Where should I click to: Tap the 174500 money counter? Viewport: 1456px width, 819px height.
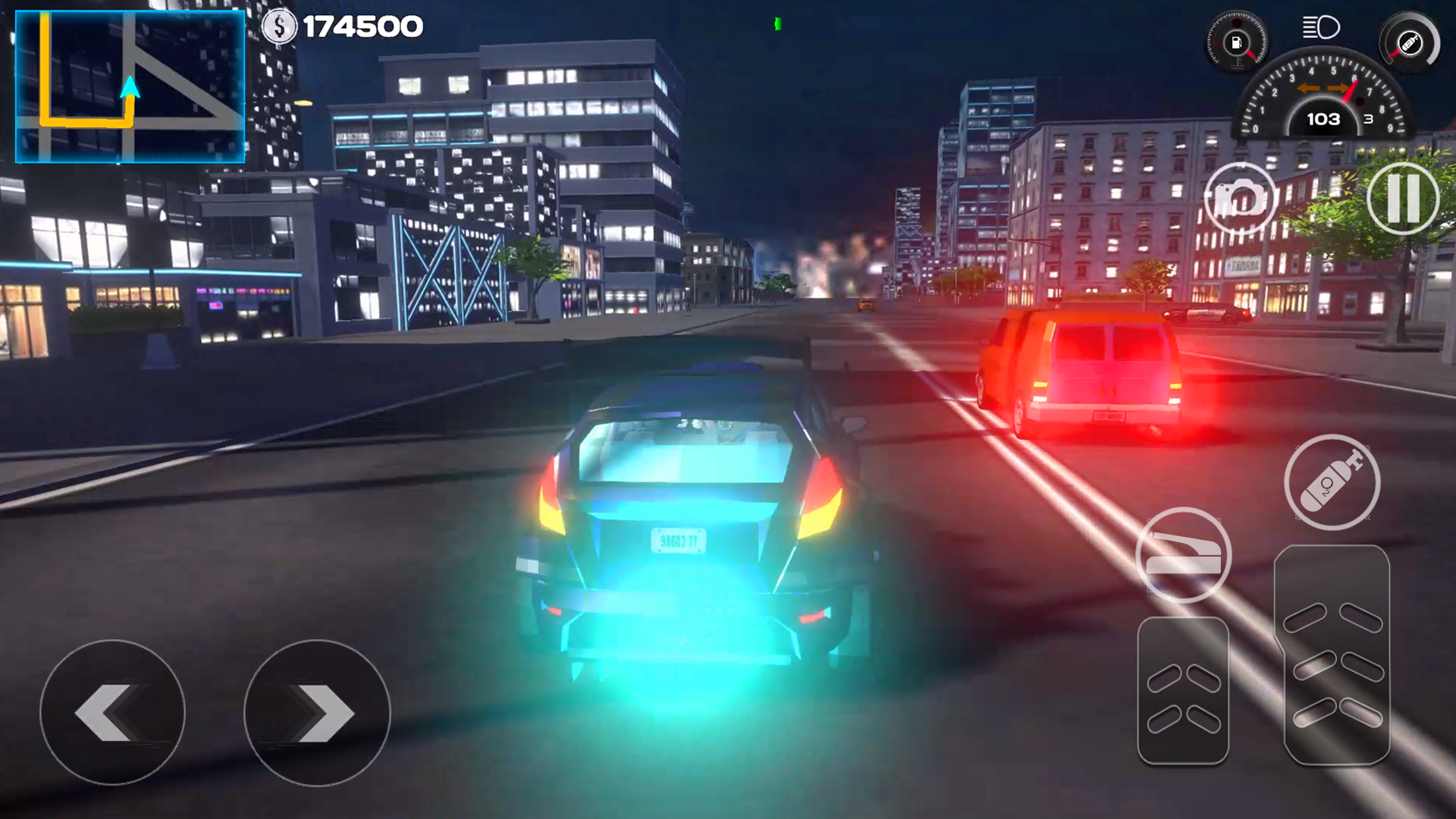pos(364,25)
